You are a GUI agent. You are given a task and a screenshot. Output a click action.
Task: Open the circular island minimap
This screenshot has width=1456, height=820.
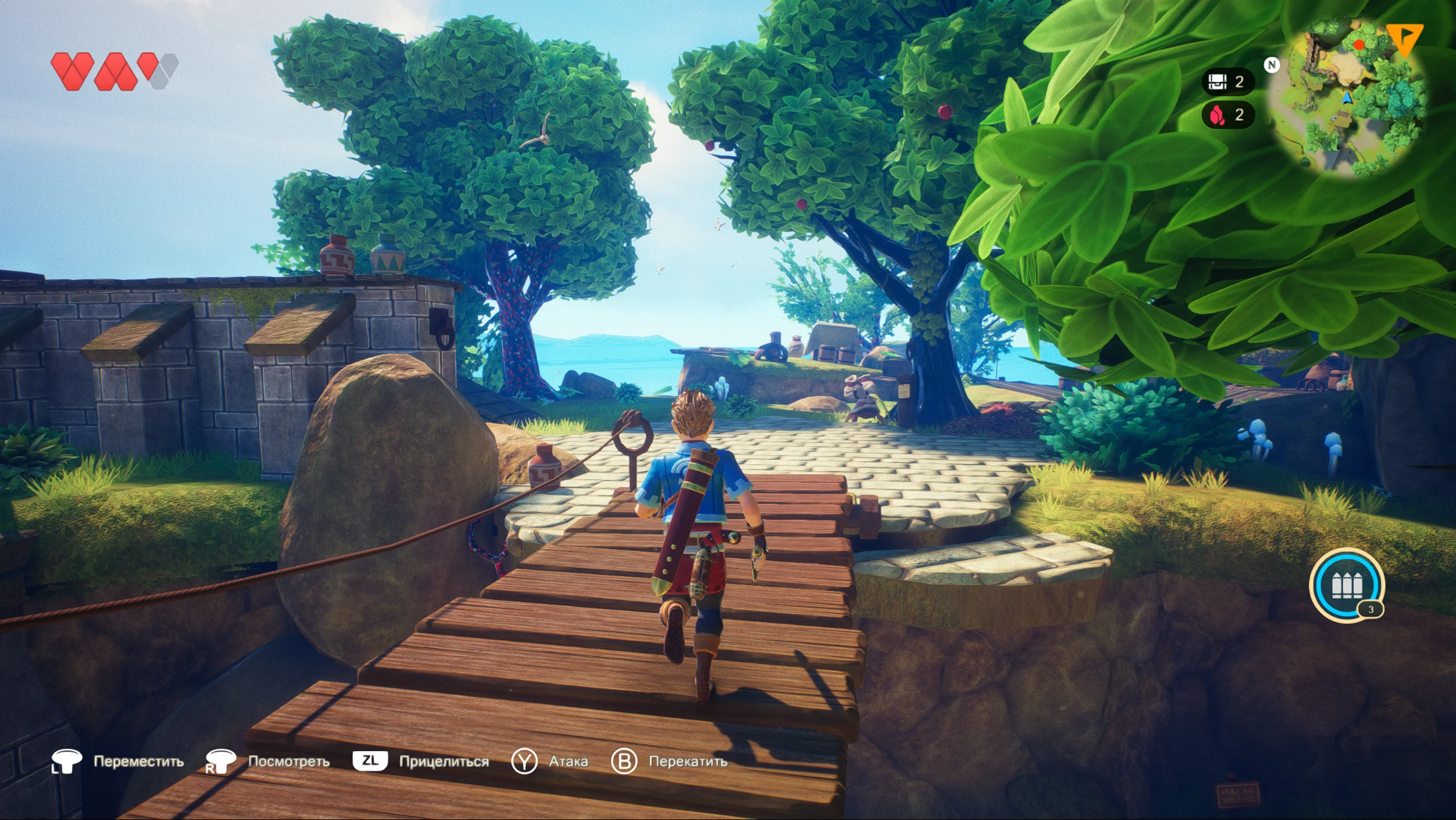1349,97
